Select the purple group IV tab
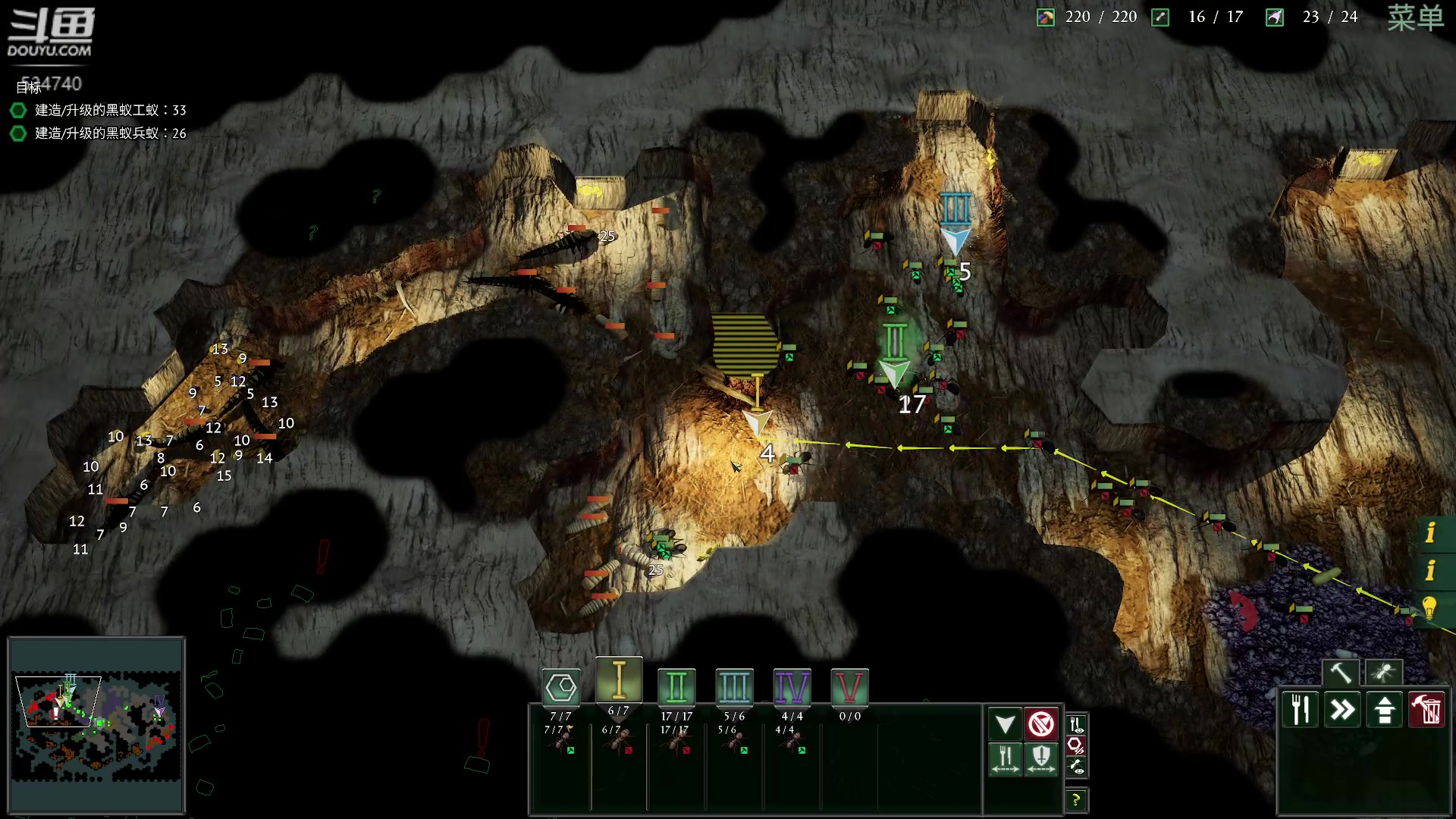This screenshot has width=1456, height=819. click(792, 688)
